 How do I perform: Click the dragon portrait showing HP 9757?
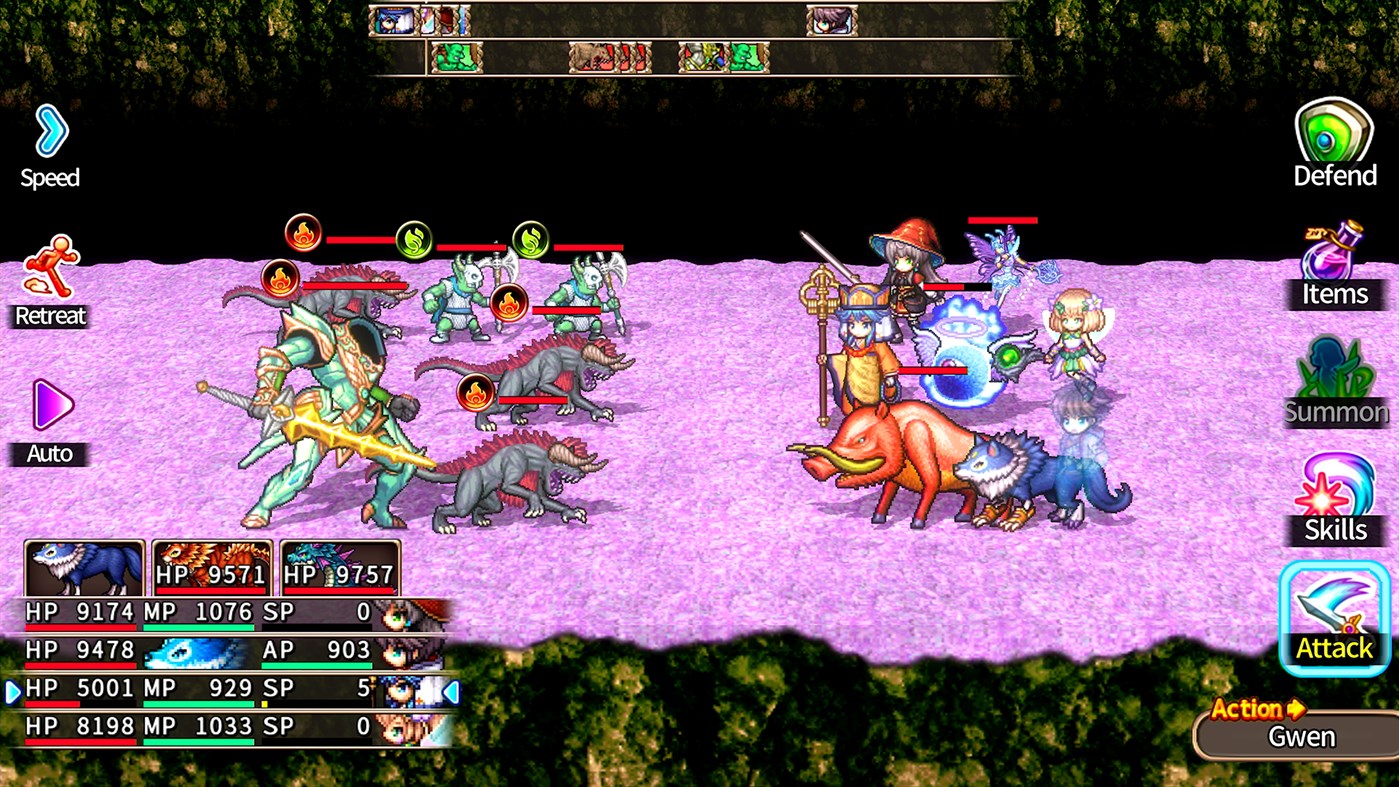[x=340, y=565]
